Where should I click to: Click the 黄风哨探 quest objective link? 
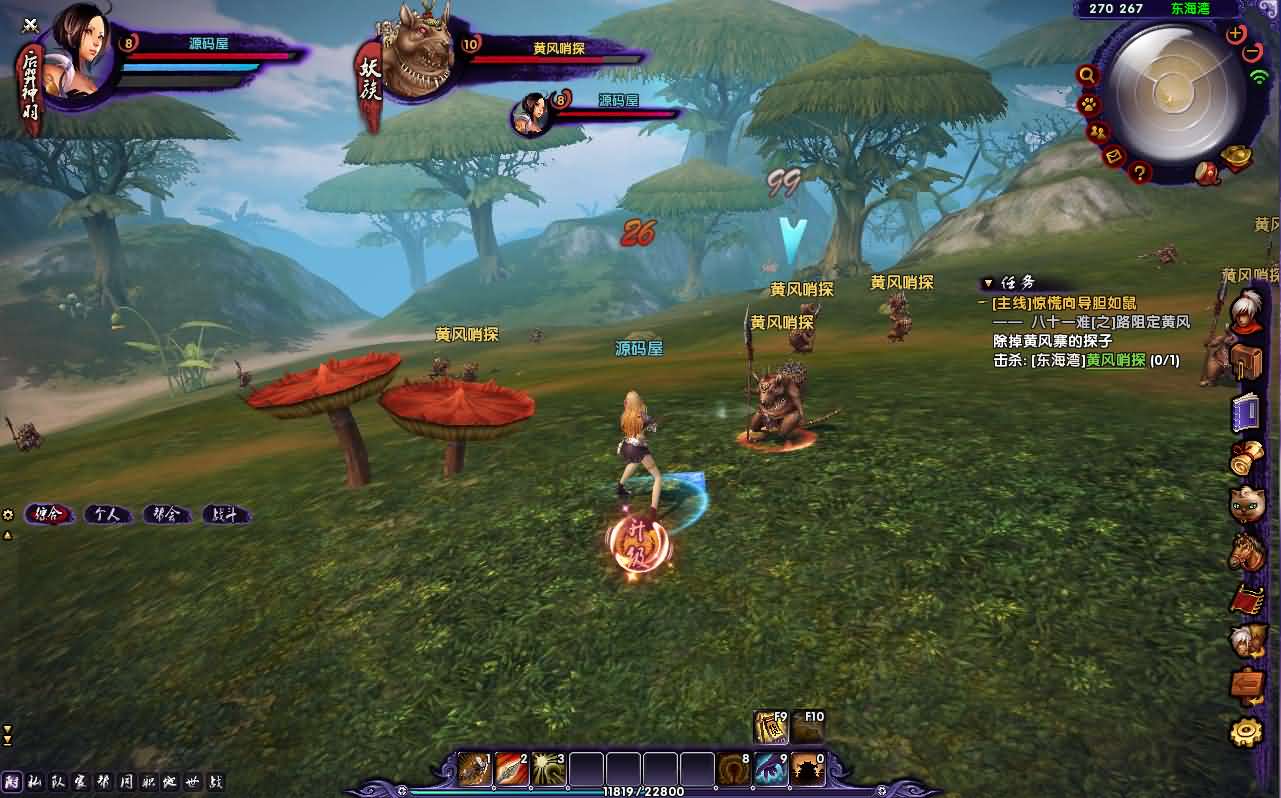click(1115, 360)
